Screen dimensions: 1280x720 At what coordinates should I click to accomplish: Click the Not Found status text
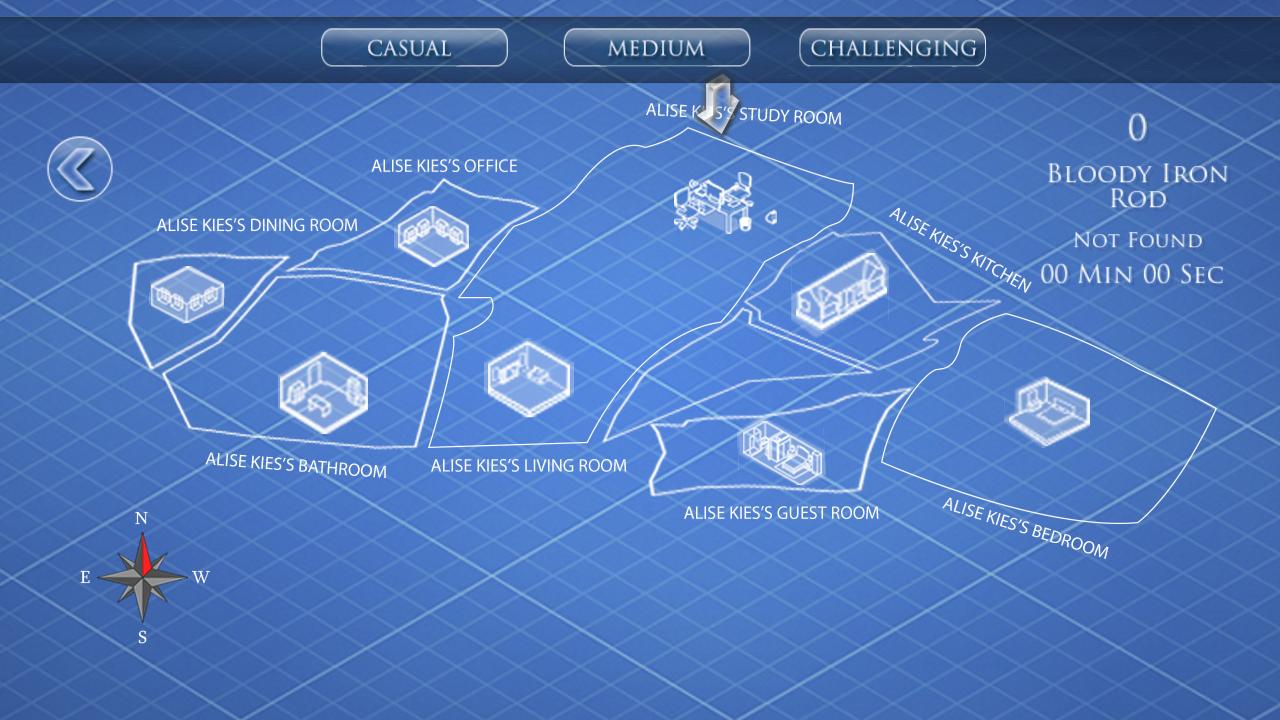coord(1137,240)
